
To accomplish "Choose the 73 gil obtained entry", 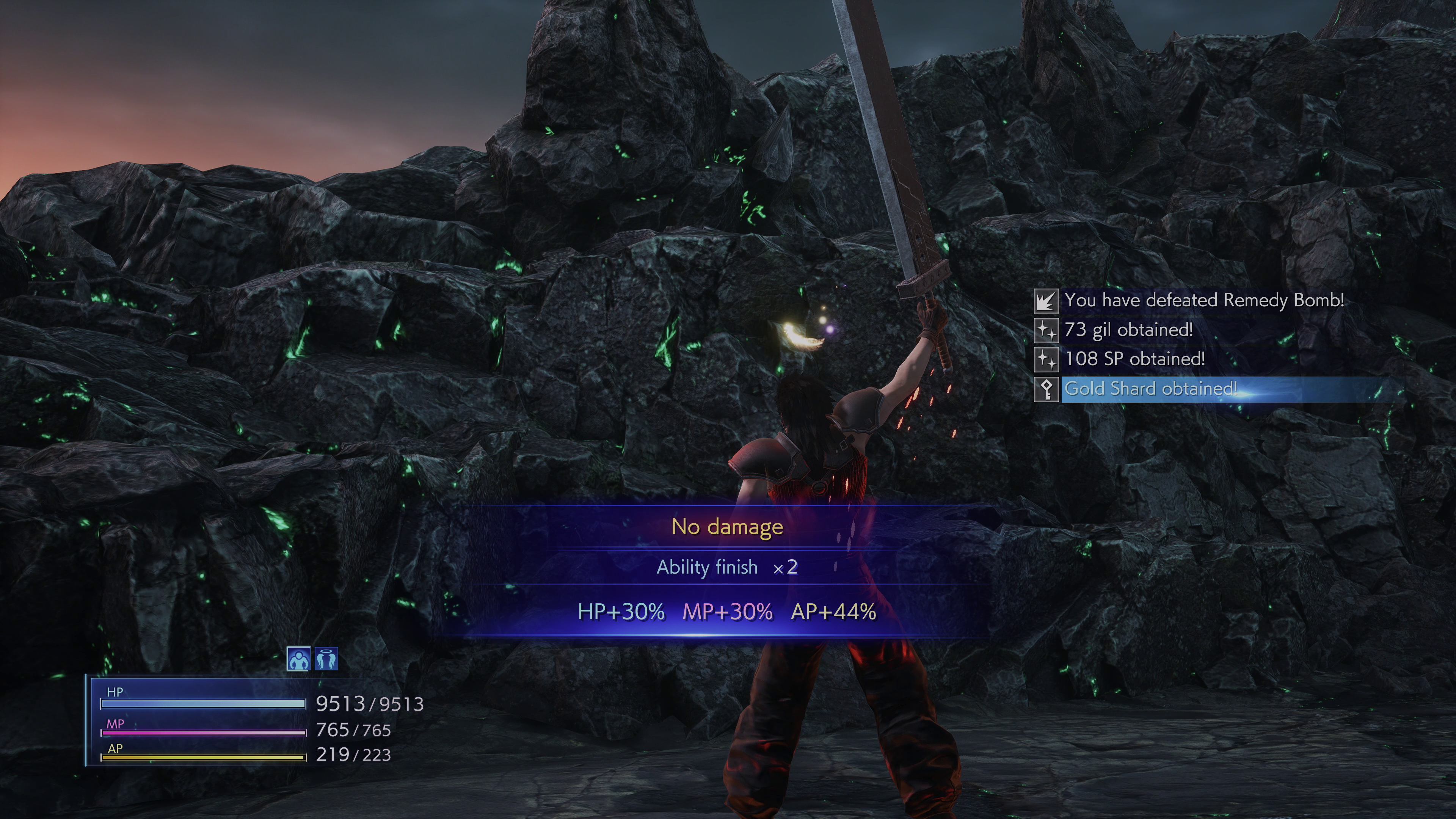I will click(1128, 329).
